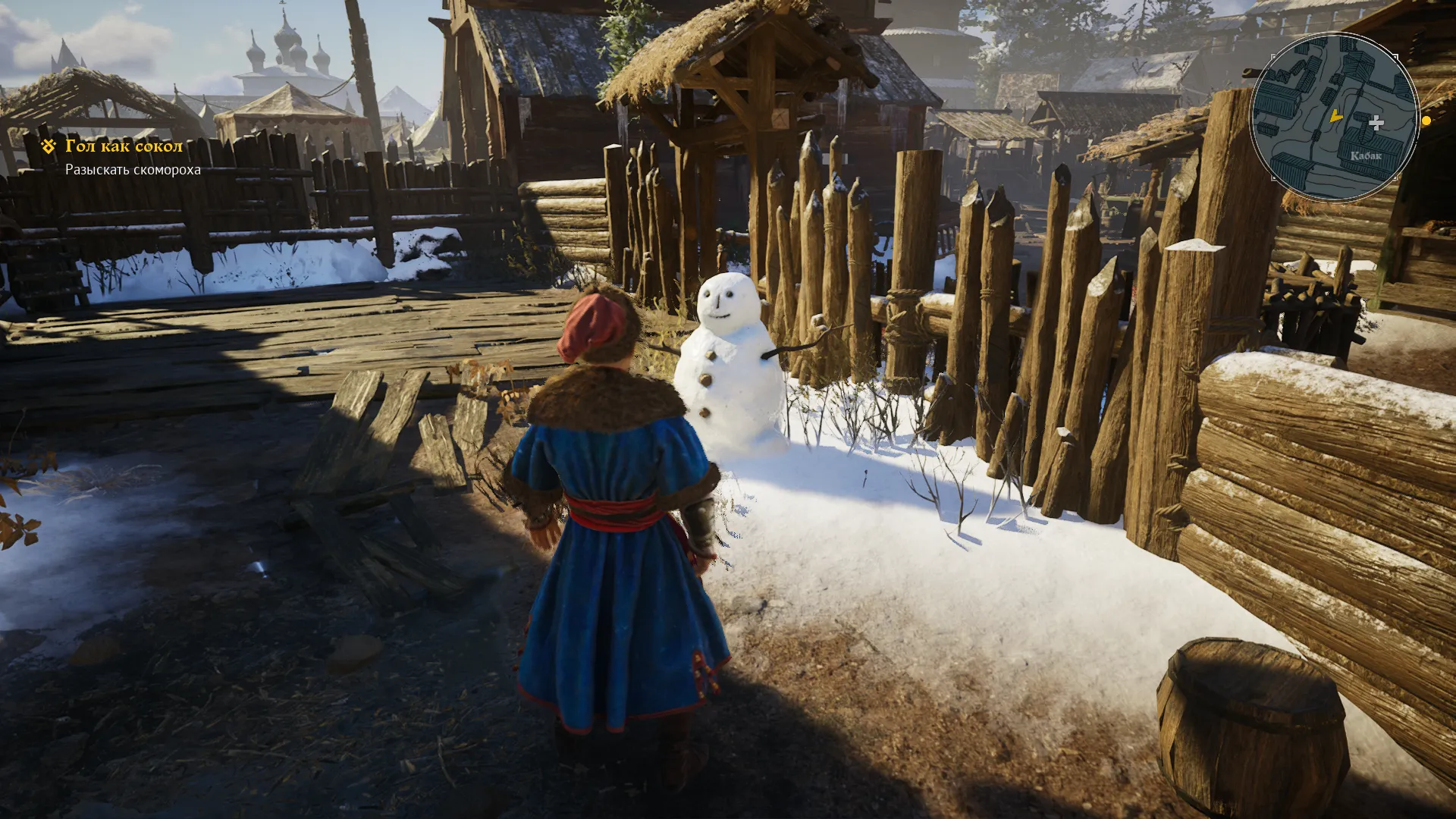Click the yellow diamond quest icon
This screenshot has width=1456, height=819.
[49, 146]
